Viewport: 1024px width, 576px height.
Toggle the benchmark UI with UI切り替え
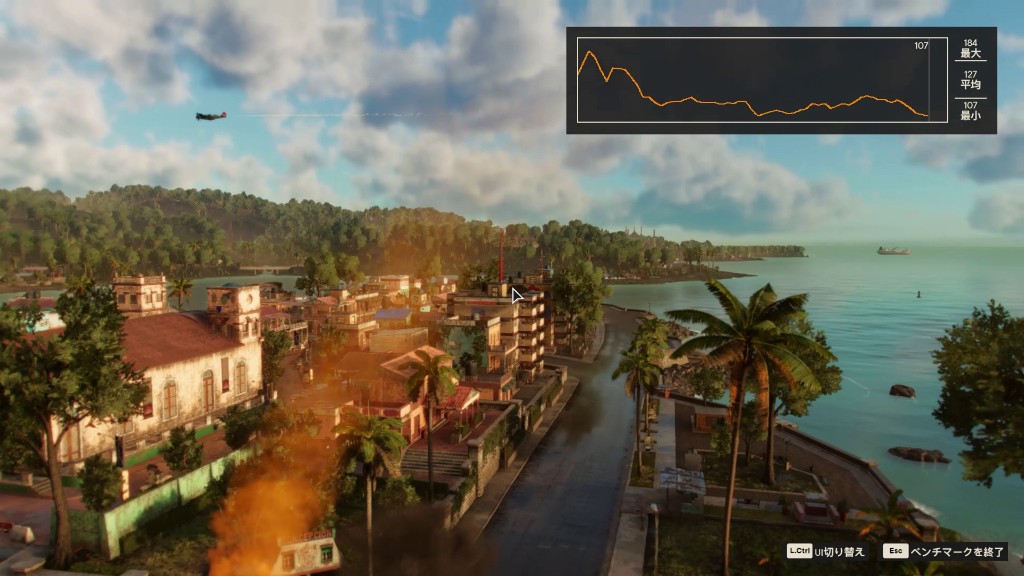pyautogui.click(x=824, y=551)
